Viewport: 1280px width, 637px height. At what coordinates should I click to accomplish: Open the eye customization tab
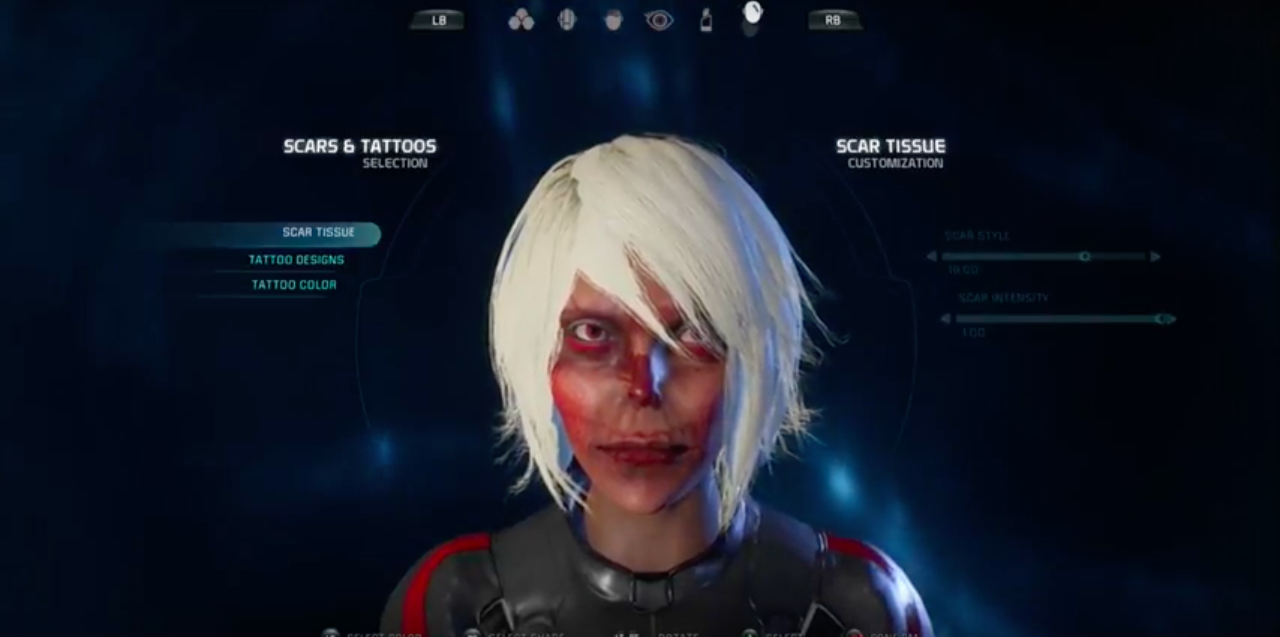click(659, 20)
